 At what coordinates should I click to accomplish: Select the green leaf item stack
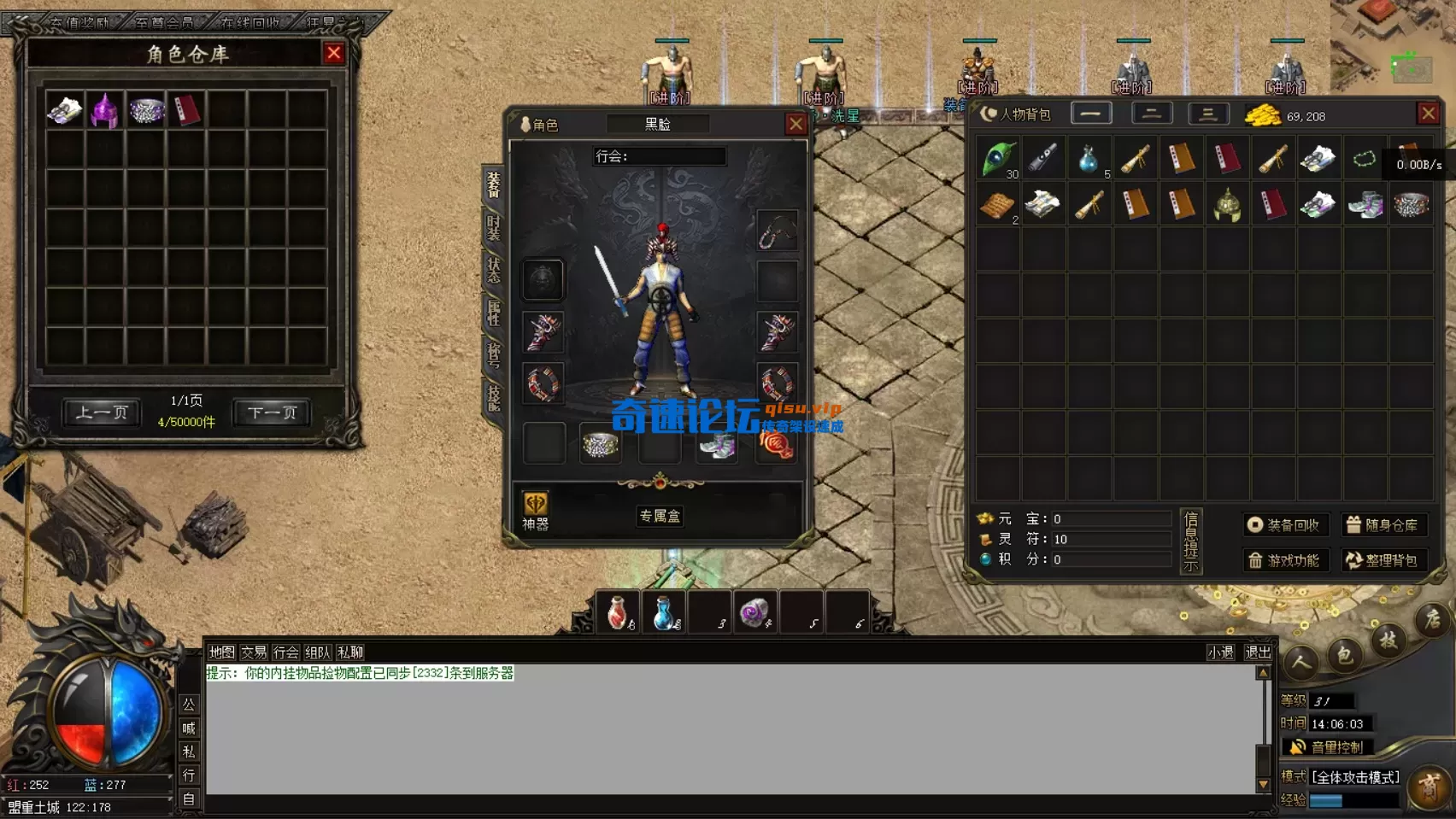coord(997,159)
